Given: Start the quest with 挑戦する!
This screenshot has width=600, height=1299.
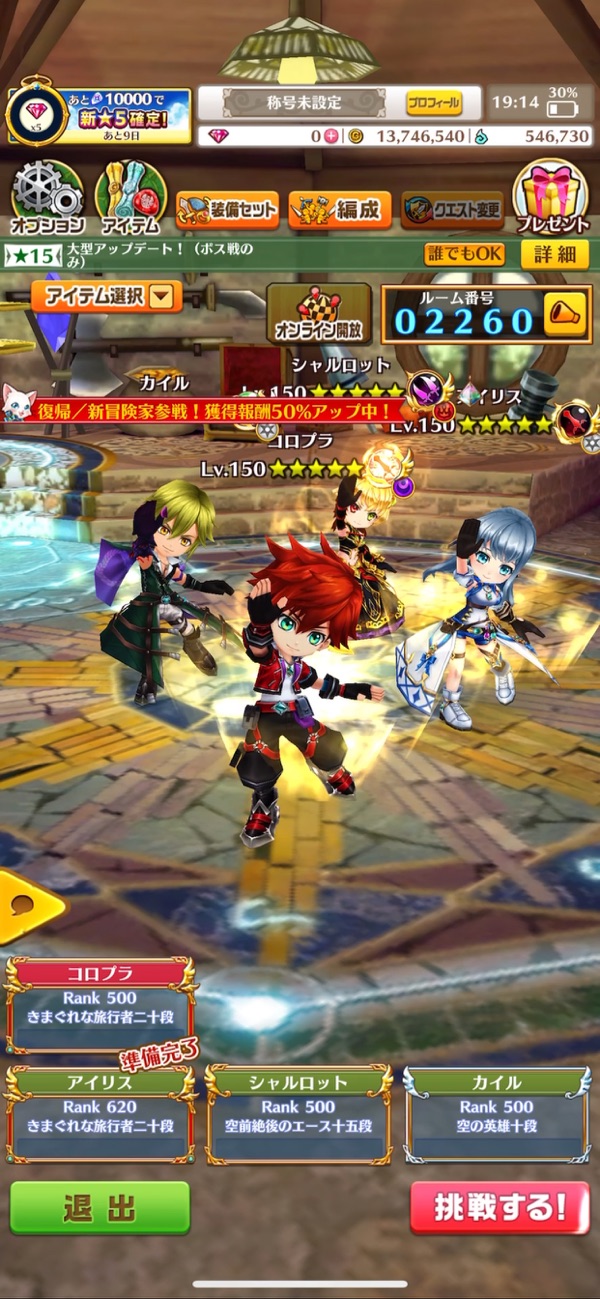Looking at the screenshot, I should (x=499, y=1207).
